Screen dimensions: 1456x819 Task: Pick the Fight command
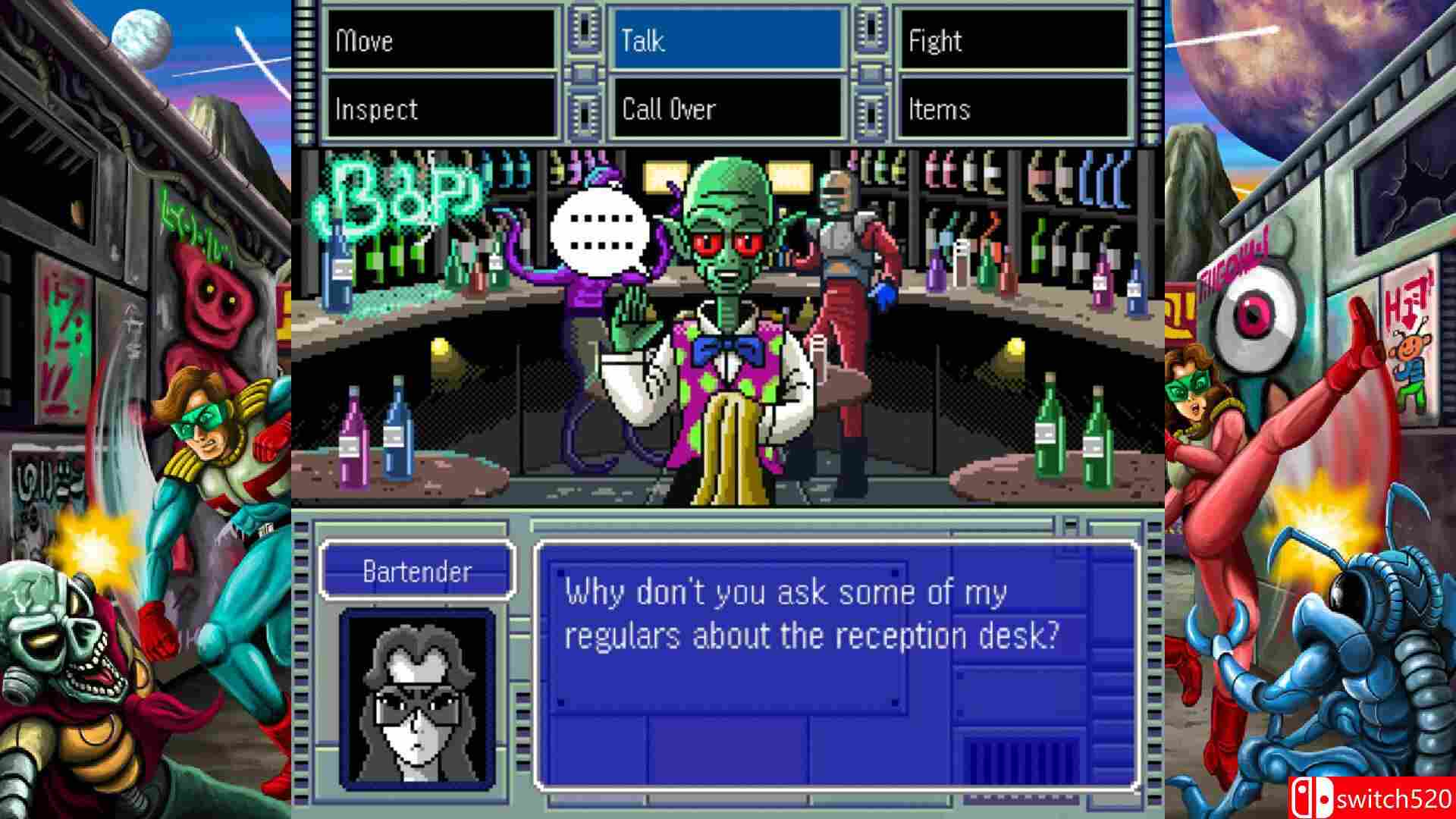(1014, 40)
